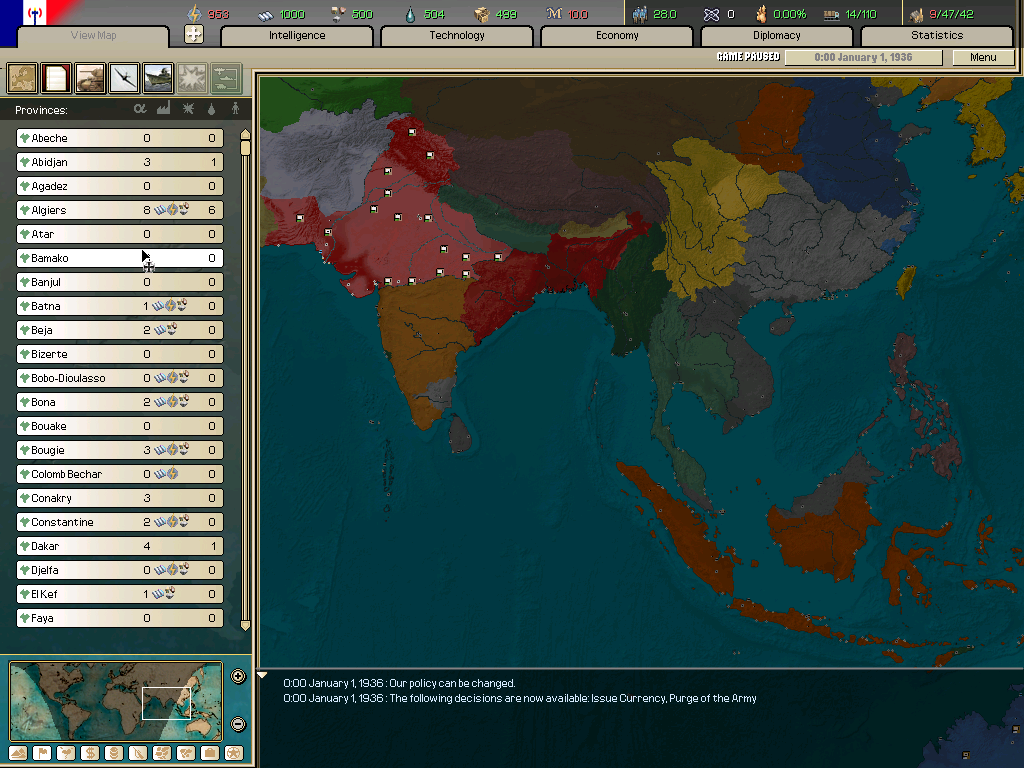Viewport: 1024px width, 768px height.
Task: Switch to the dollar sign map mode
Action: pos(91,753)
